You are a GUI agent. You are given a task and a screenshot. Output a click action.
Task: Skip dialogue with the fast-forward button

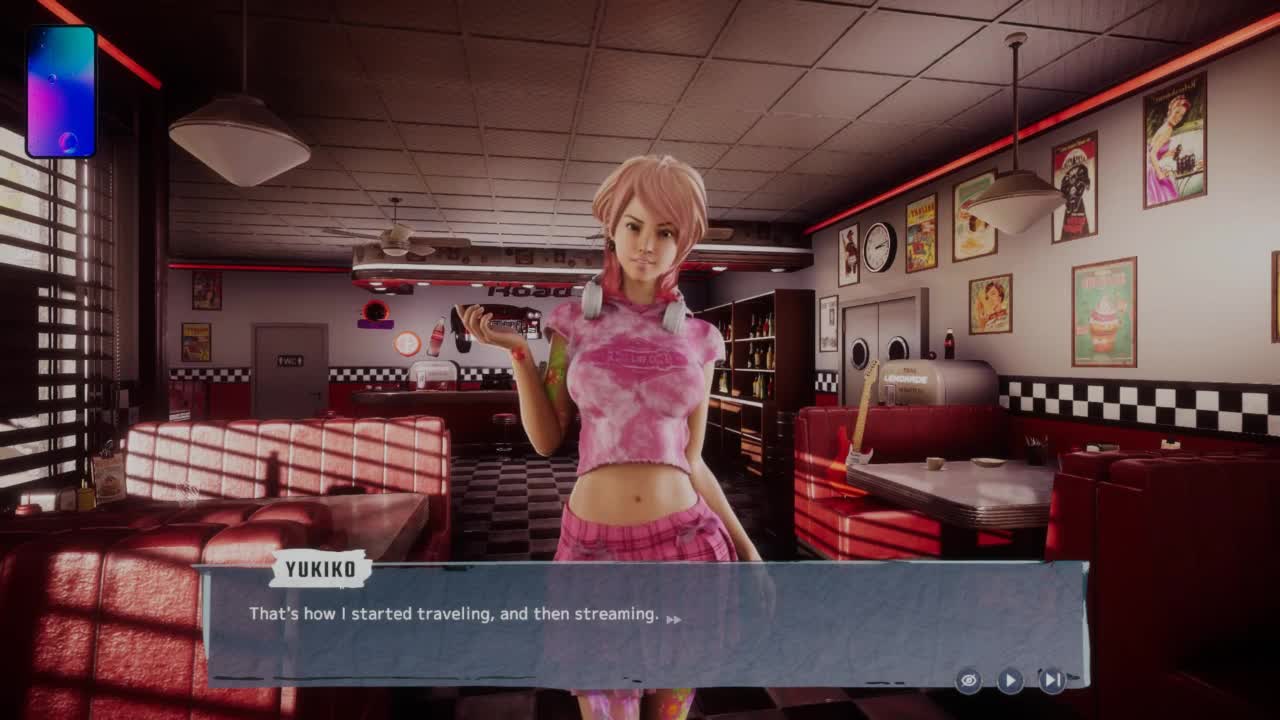pos(1052,681)
